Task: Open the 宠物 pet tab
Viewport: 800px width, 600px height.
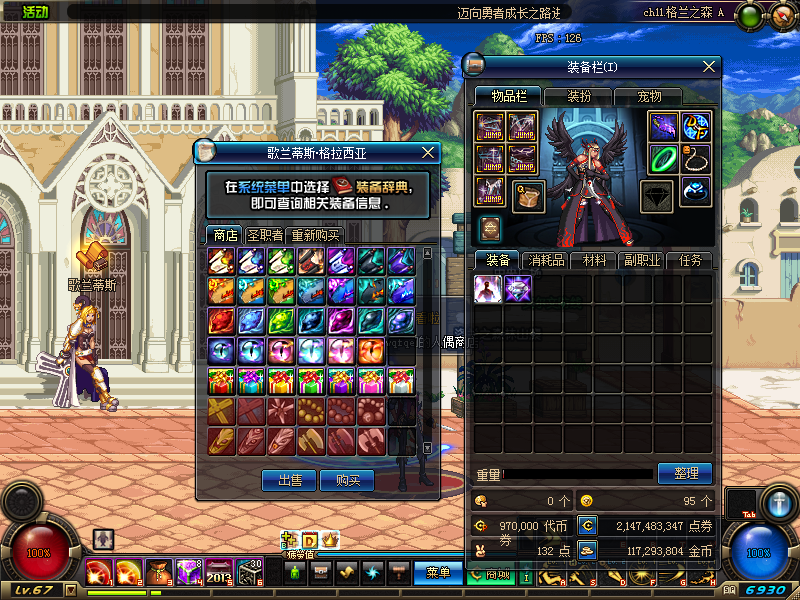Action: (649, 97)
